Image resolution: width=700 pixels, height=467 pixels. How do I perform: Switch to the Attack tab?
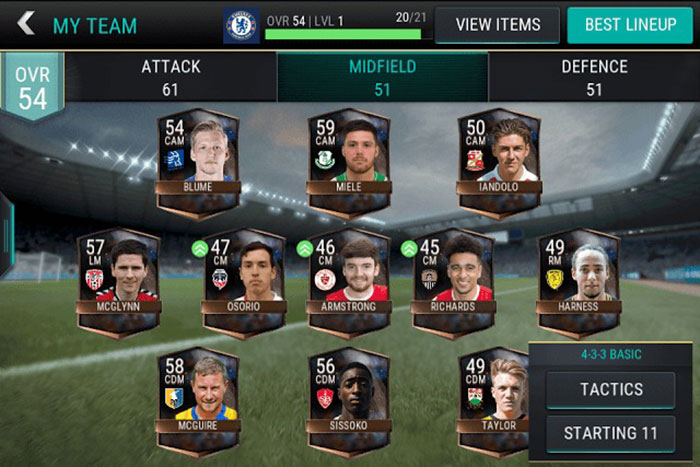tap(170, 77)
